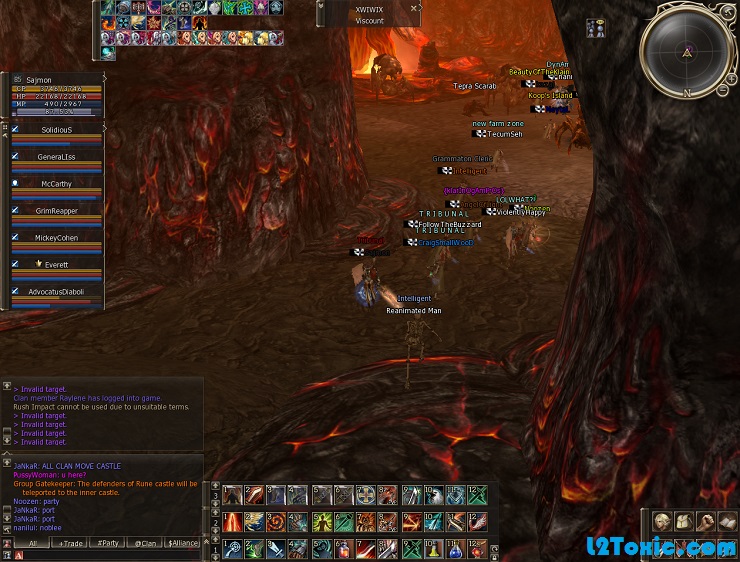Use the sword skill in hotbar one slot 3
This screenshot has height=562, width=740.
point(277,550)
